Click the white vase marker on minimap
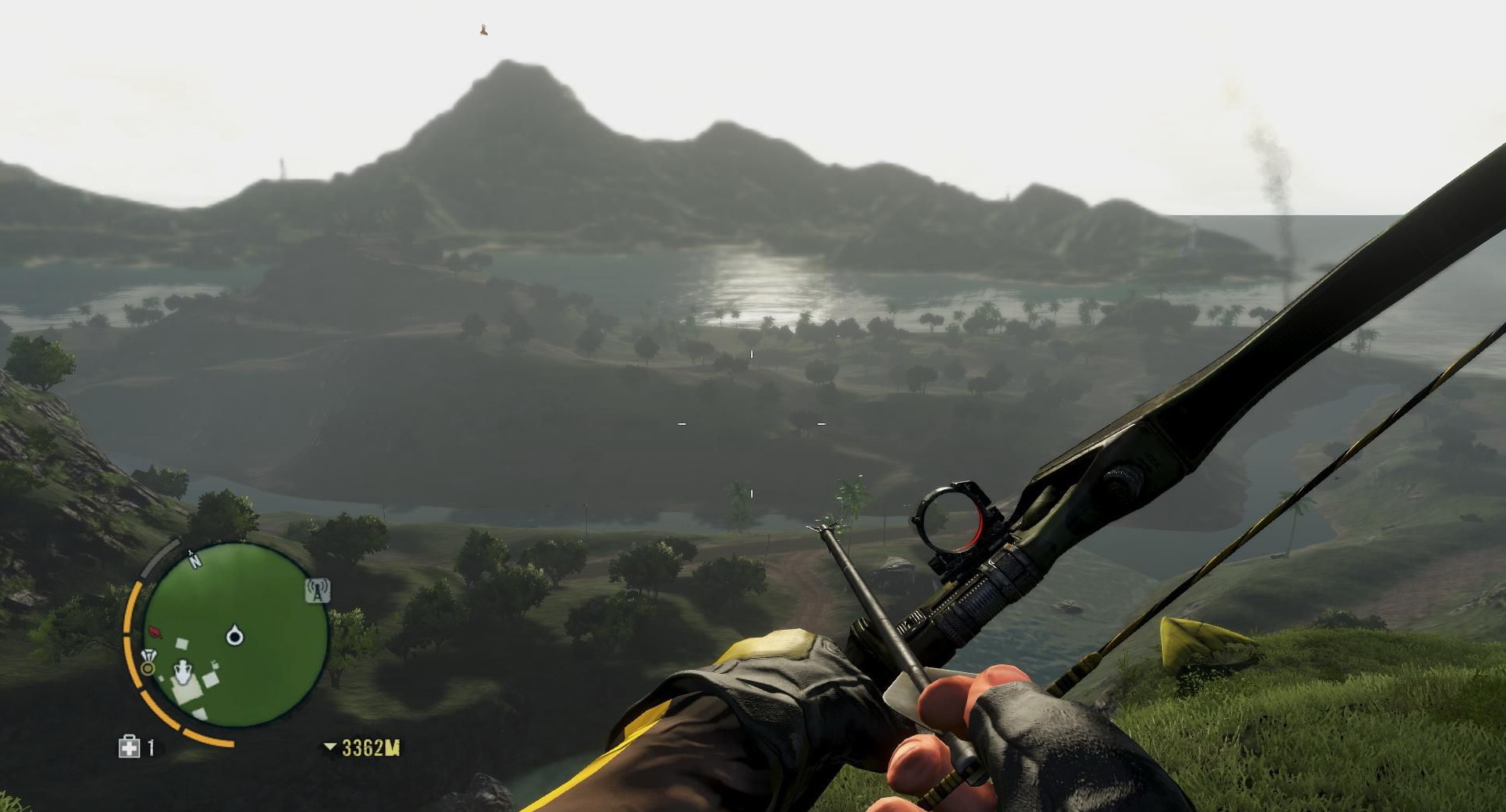The height and width of the screenshot is (812, 1506). tap(183, 672)
